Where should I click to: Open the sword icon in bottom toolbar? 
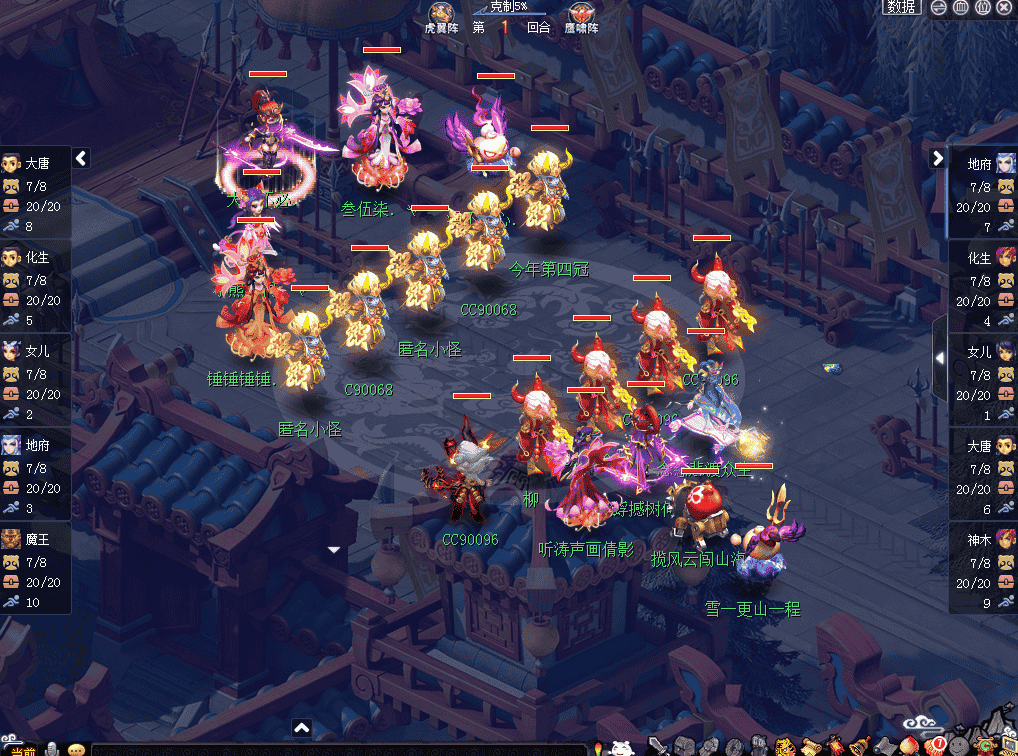point(656,746)
